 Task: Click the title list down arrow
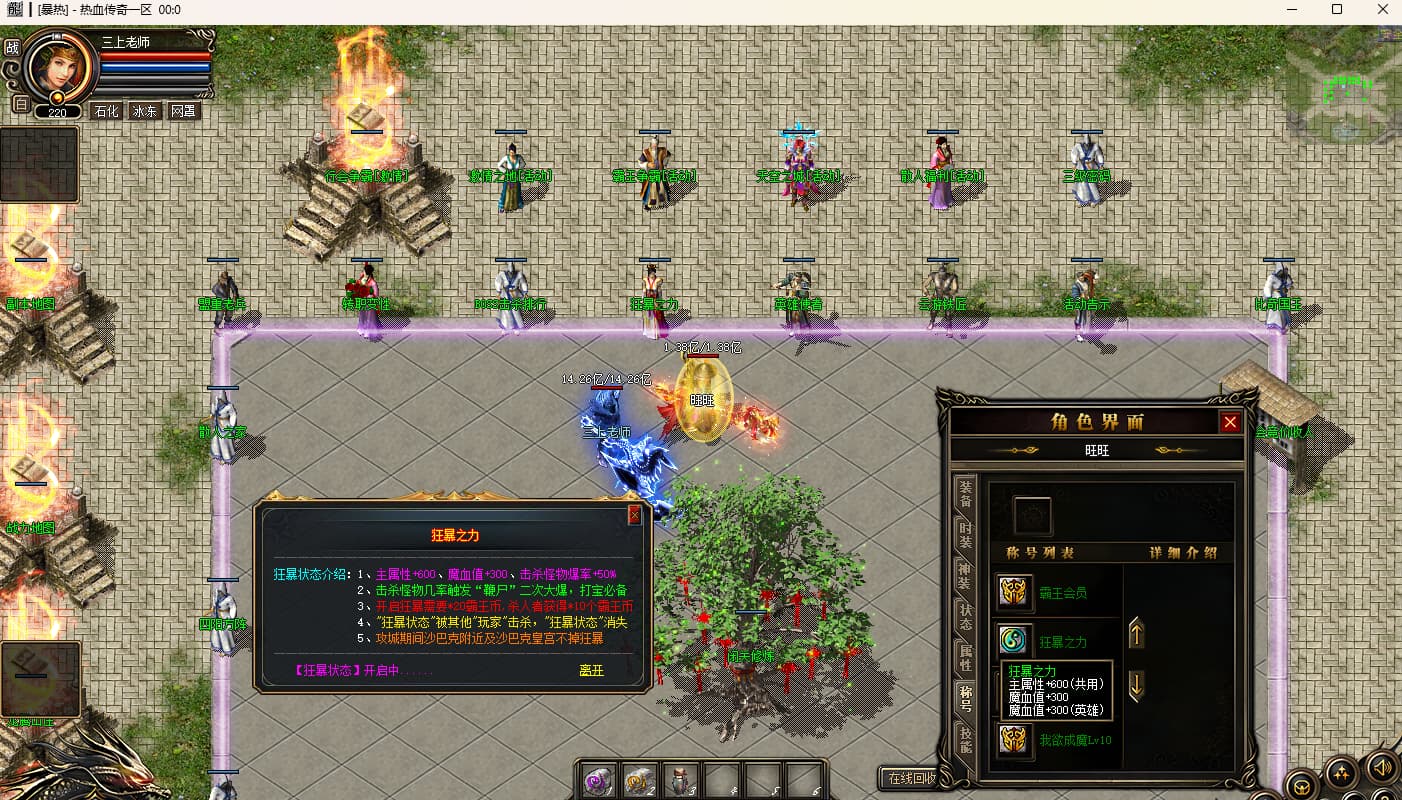pos(1136,685)
